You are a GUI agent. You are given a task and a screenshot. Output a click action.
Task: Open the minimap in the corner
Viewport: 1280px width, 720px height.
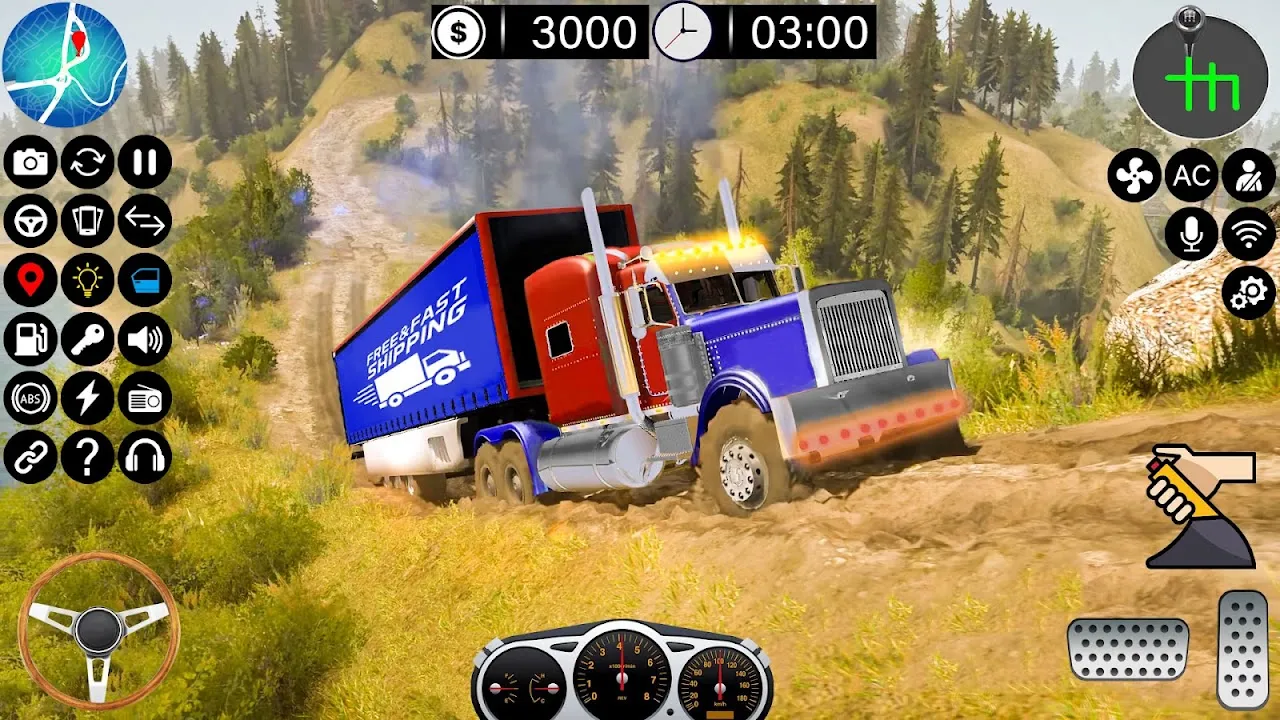tap(65, 64)
